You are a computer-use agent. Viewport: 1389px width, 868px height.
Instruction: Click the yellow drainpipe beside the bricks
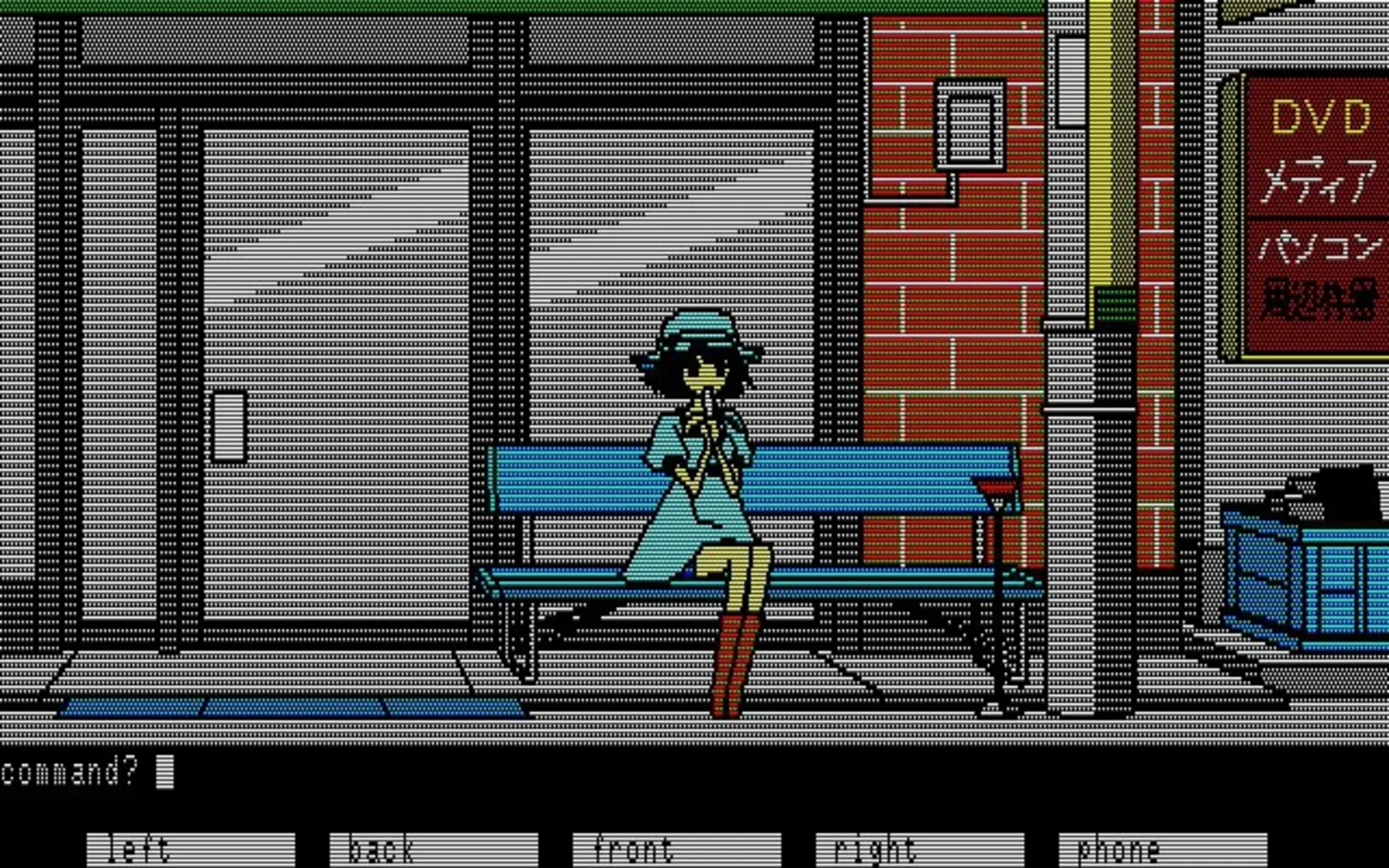point(1100,161)
